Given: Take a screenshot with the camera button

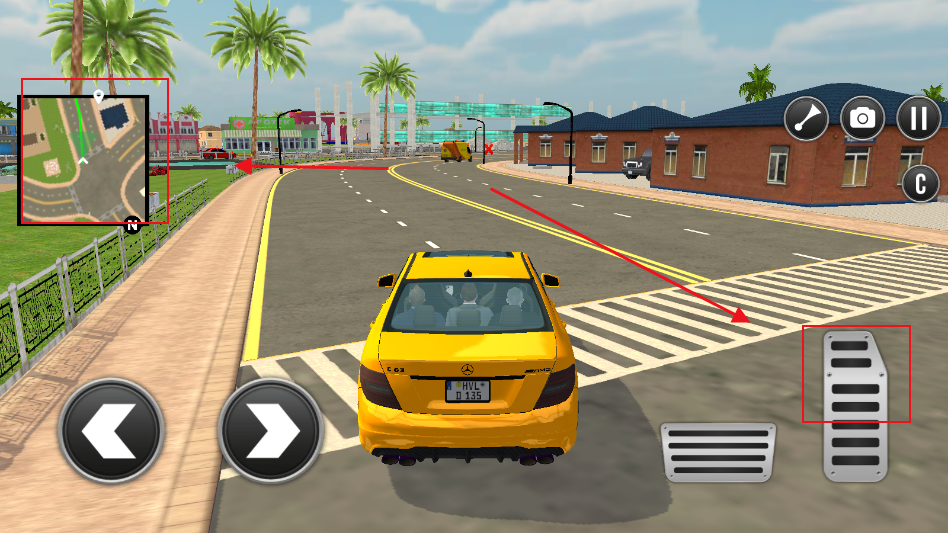Looking at the screenshot, I should [x=862, y=118].
